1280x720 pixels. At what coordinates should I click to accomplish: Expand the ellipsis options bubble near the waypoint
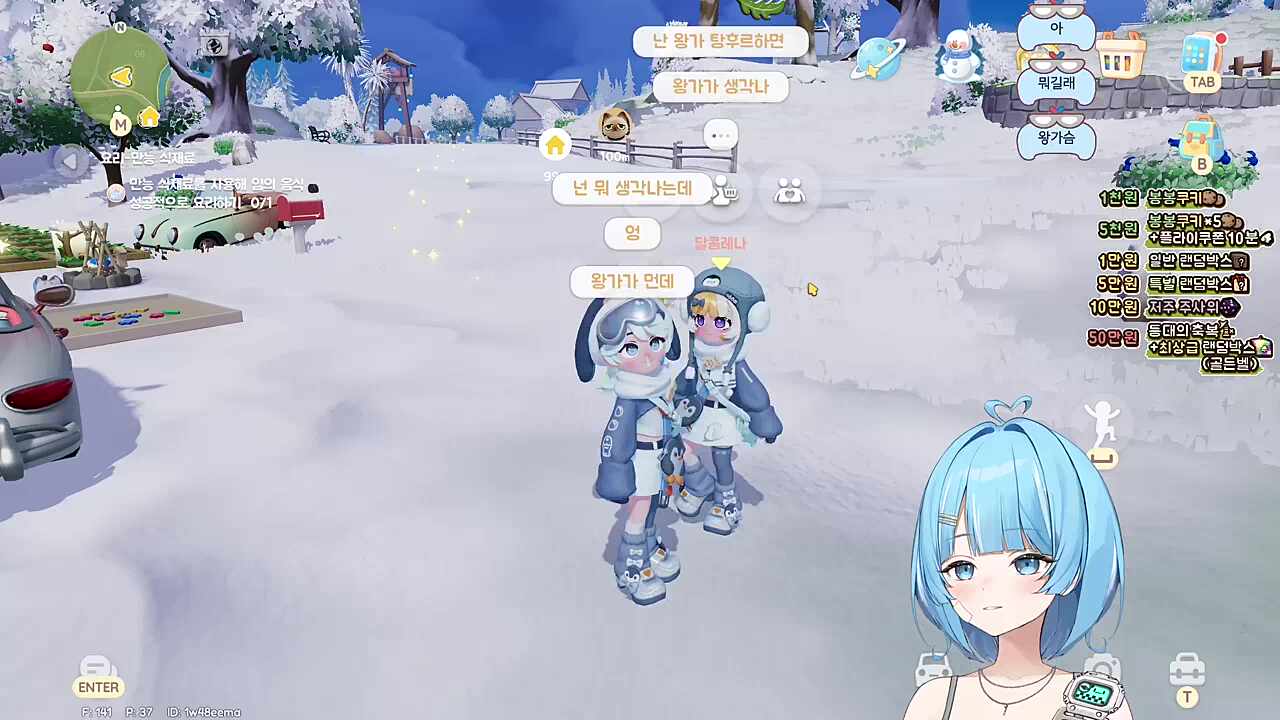pos(721,135)
